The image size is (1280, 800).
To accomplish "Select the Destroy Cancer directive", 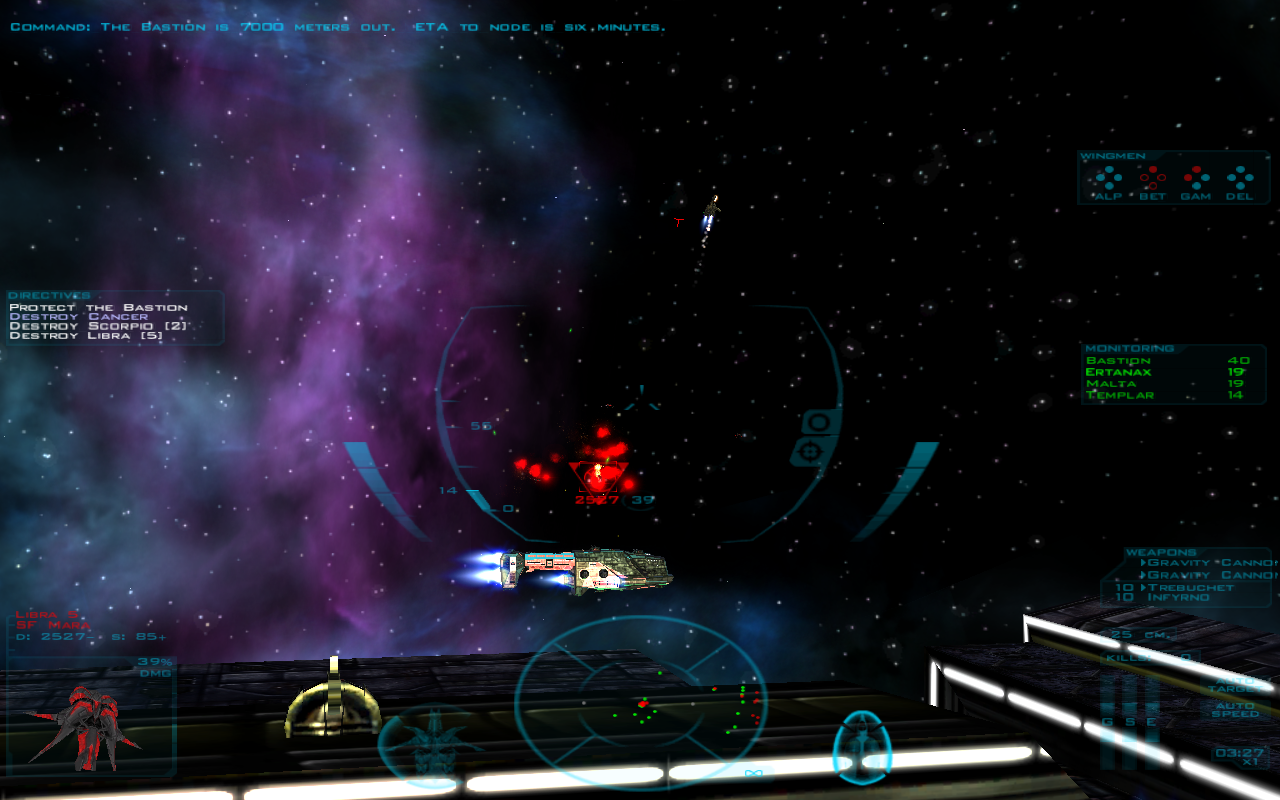I will coord(78,316).
